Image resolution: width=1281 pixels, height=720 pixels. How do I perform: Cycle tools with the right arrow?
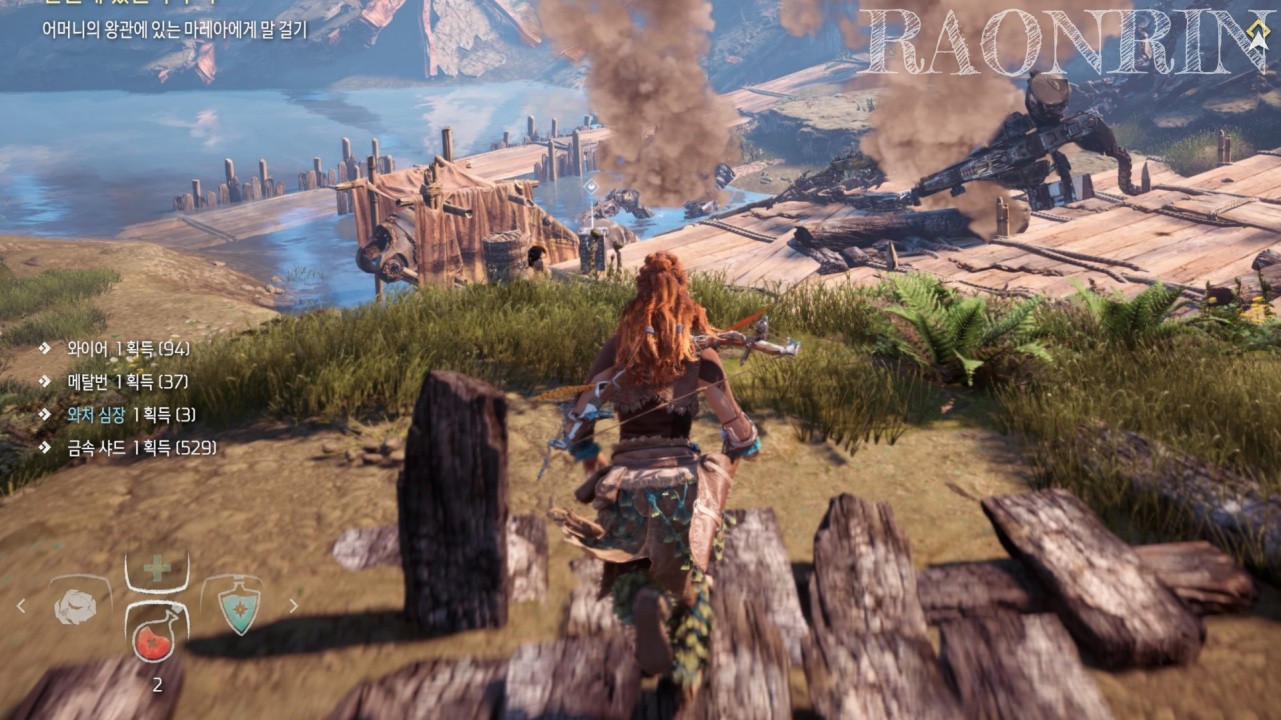(293, 605)
